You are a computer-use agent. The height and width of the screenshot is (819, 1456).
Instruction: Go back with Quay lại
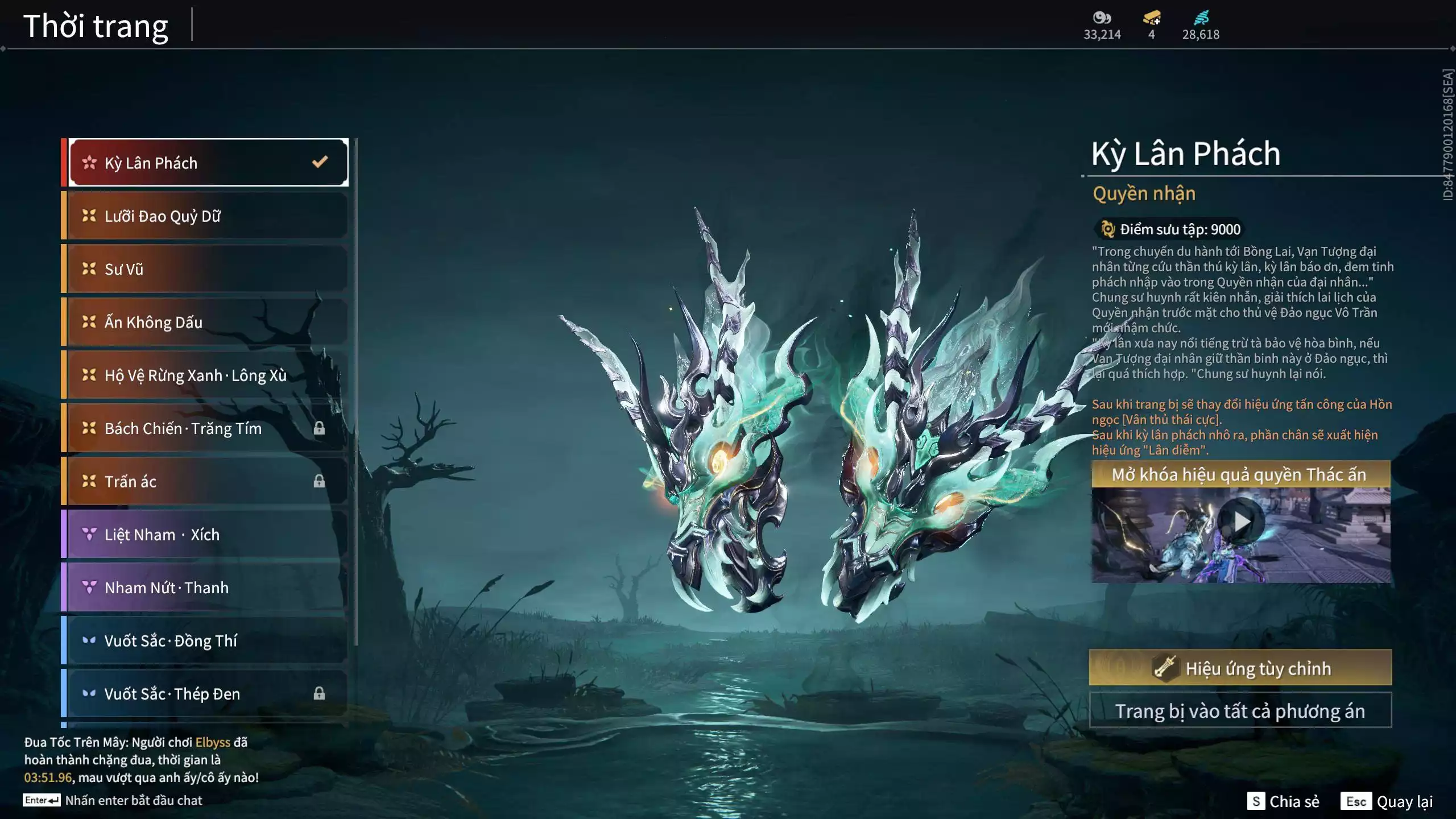tap(1387, 801)
